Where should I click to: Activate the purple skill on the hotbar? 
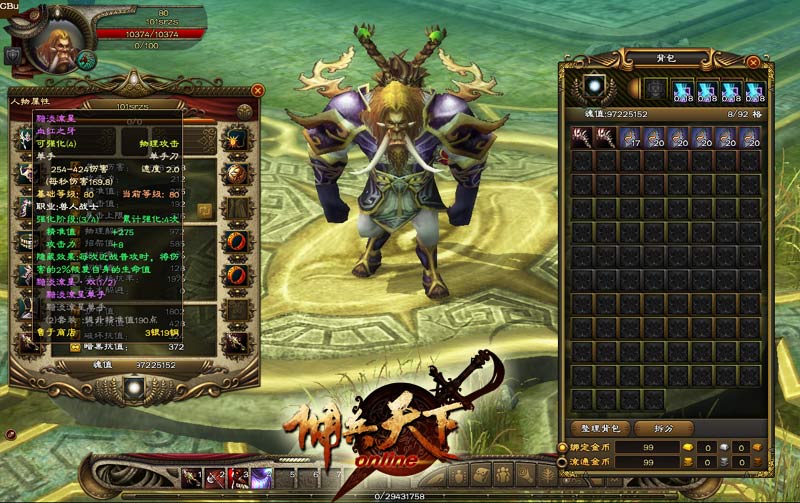(262, 478)
